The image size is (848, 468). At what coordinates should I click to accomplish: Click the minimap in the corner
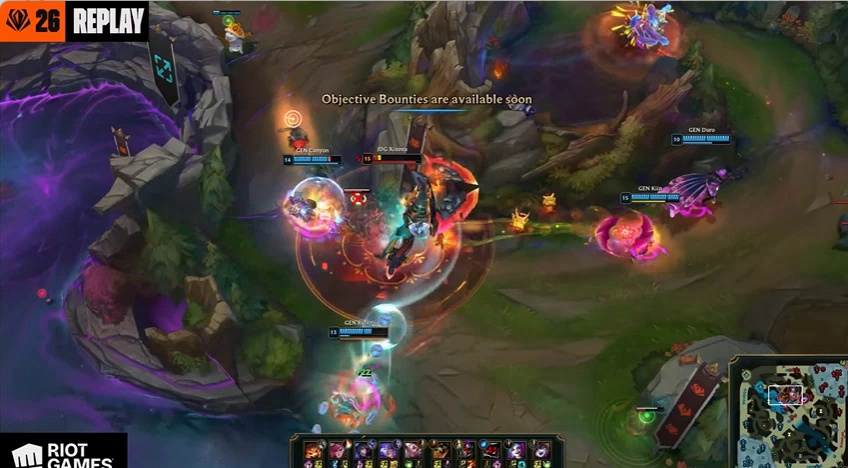(788, 412)
